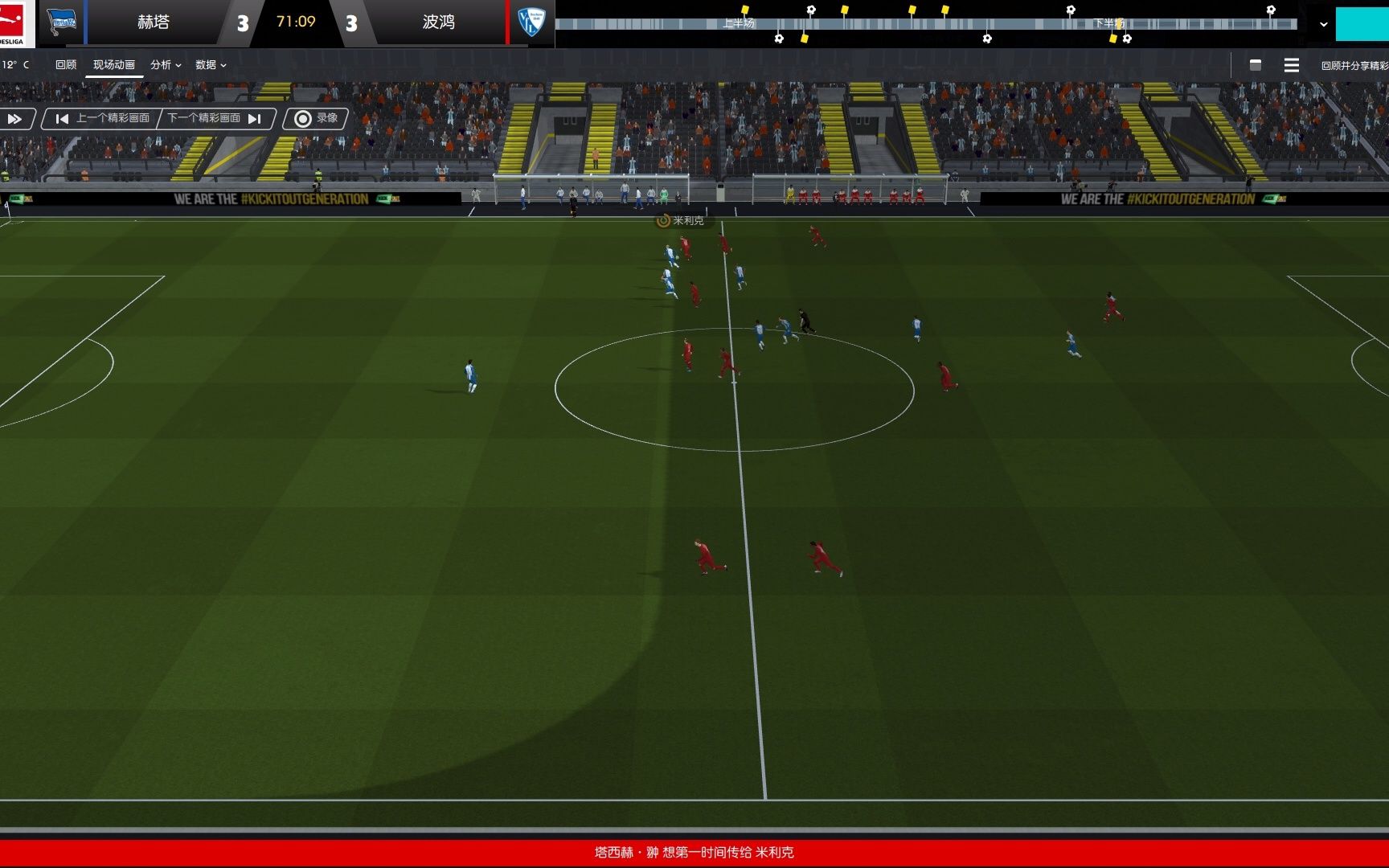Click the Hertha club badge

61,22
